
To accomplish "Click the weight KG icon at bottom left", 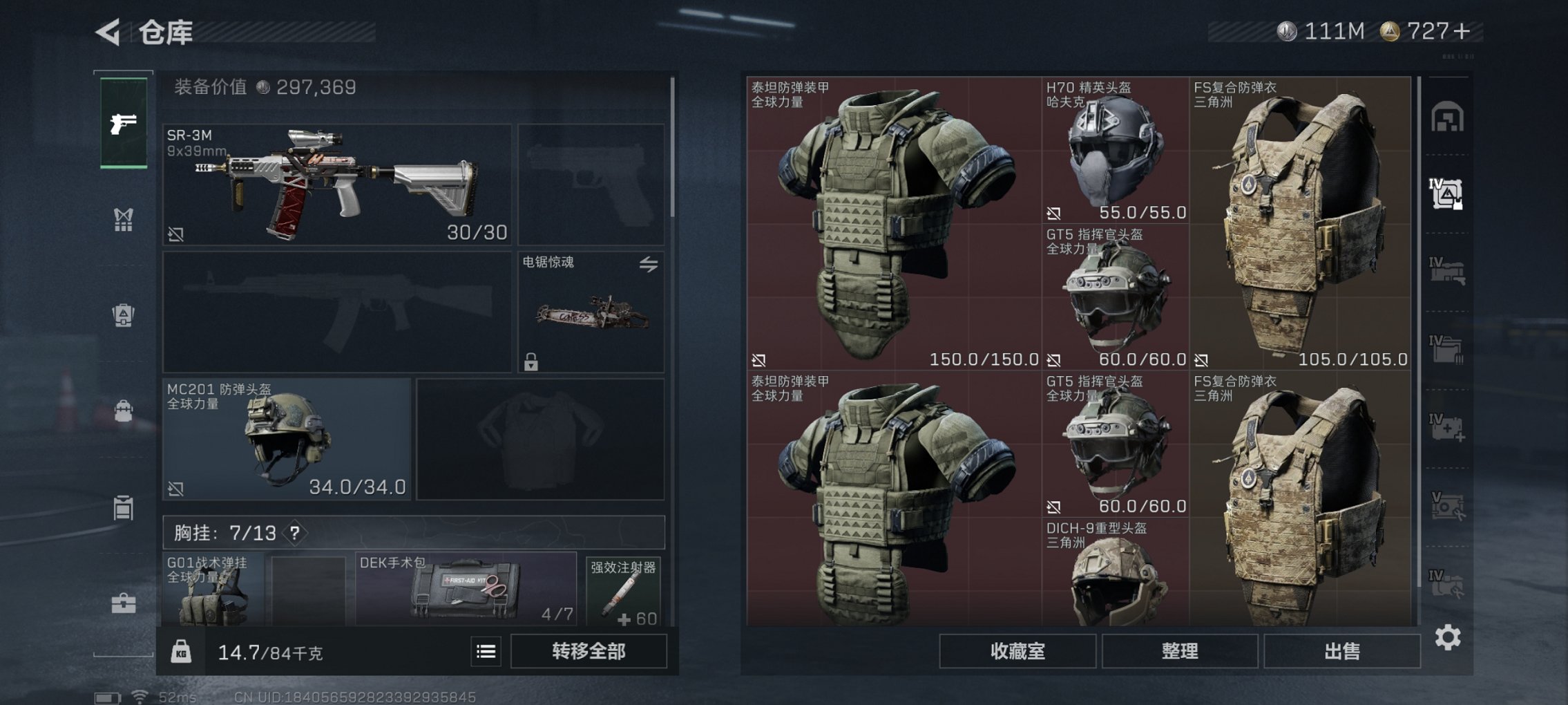I will point(182,650).
